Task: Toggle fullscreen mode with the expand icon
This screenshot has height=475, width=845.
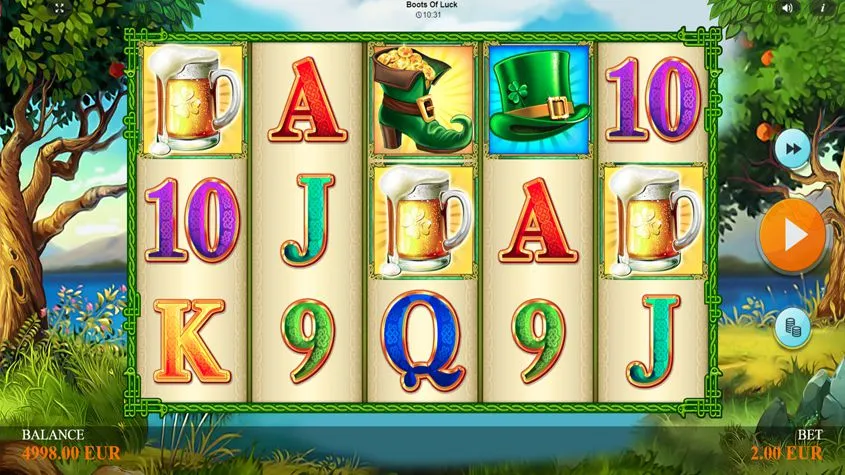Action: pos(58,8)
